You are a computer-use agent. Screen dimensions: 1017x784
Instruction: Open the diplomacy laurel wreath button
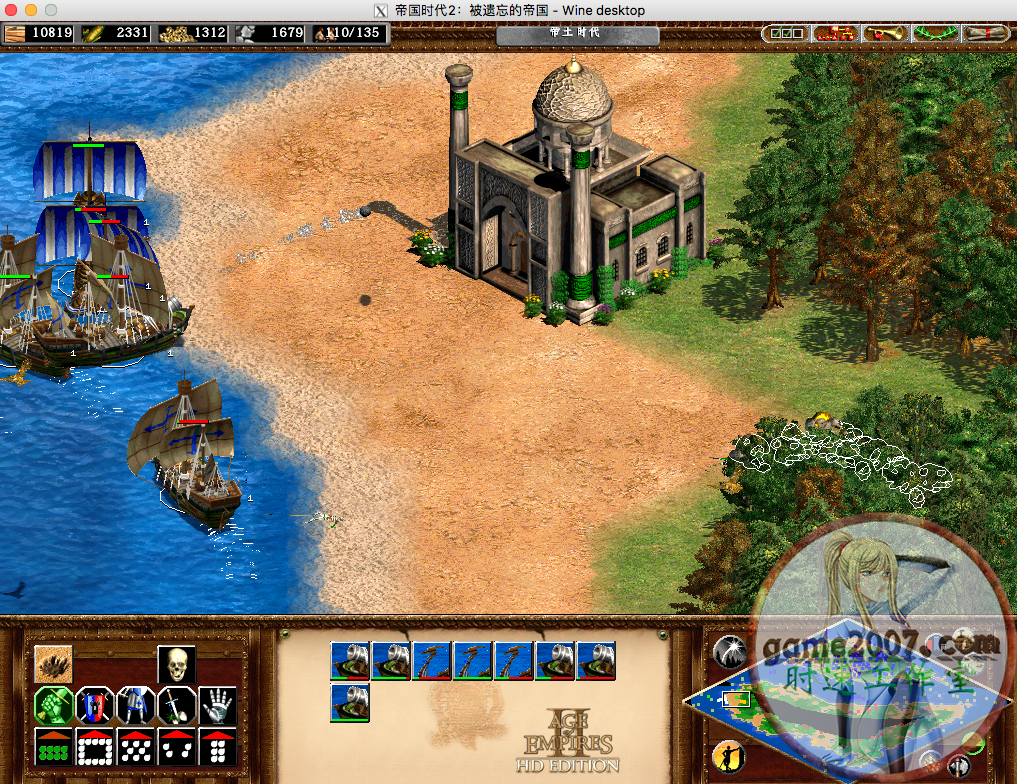935,33
